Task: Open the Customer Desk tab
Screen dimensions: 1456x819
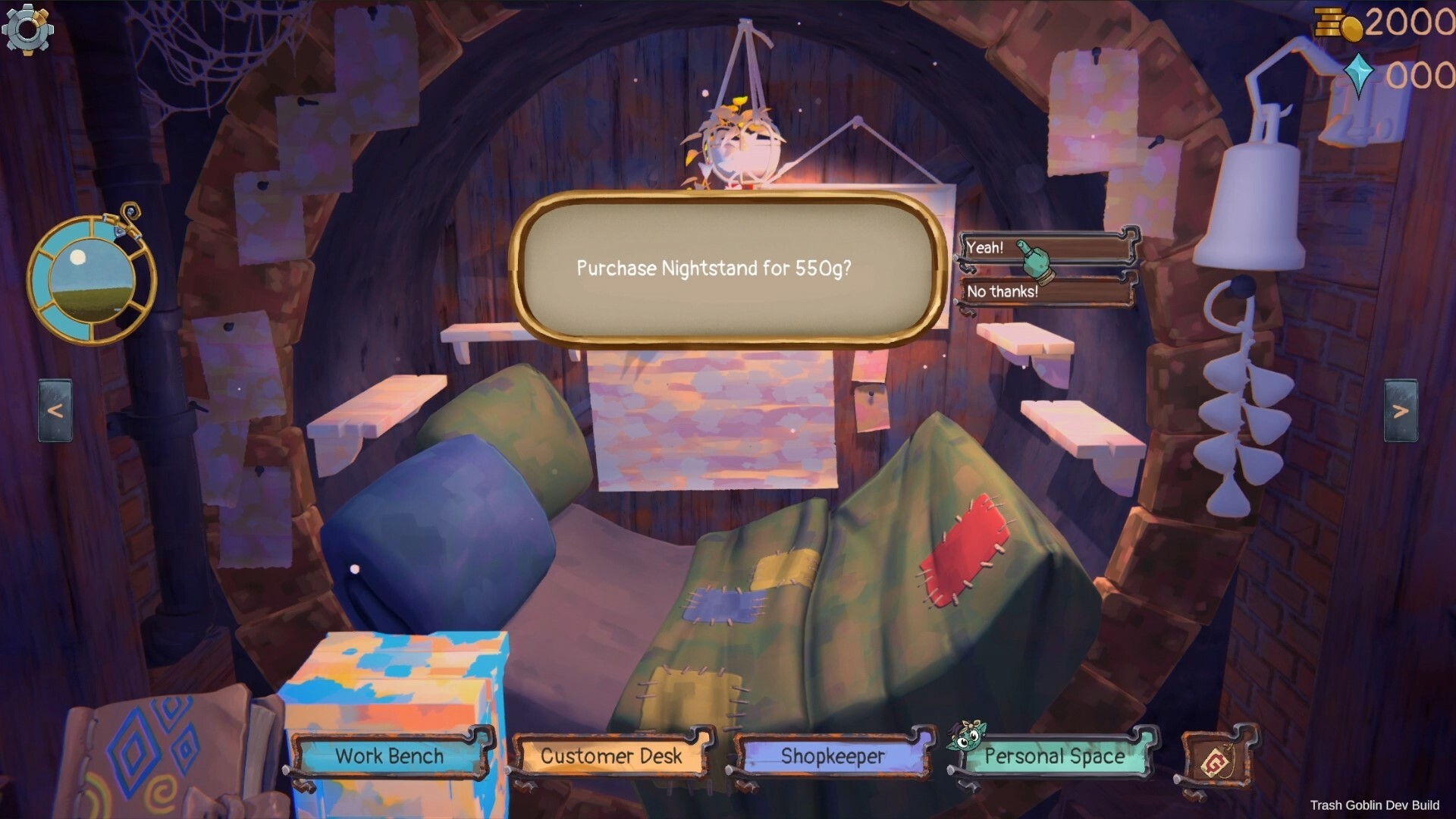Action: click(x=610, y=755)
